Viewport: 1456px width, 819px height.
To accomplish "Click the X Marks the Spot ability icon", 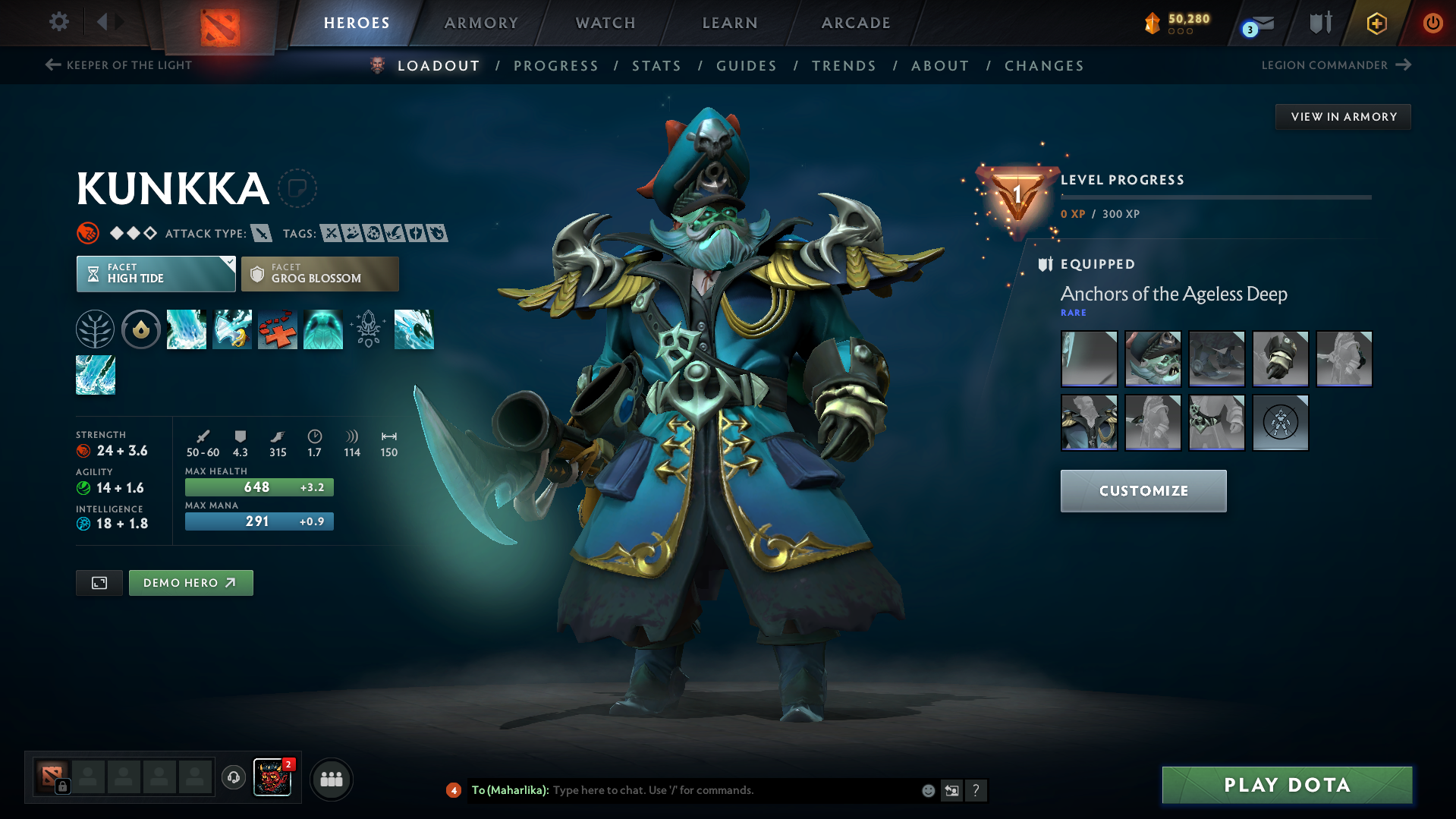I will tap(278, 329).
